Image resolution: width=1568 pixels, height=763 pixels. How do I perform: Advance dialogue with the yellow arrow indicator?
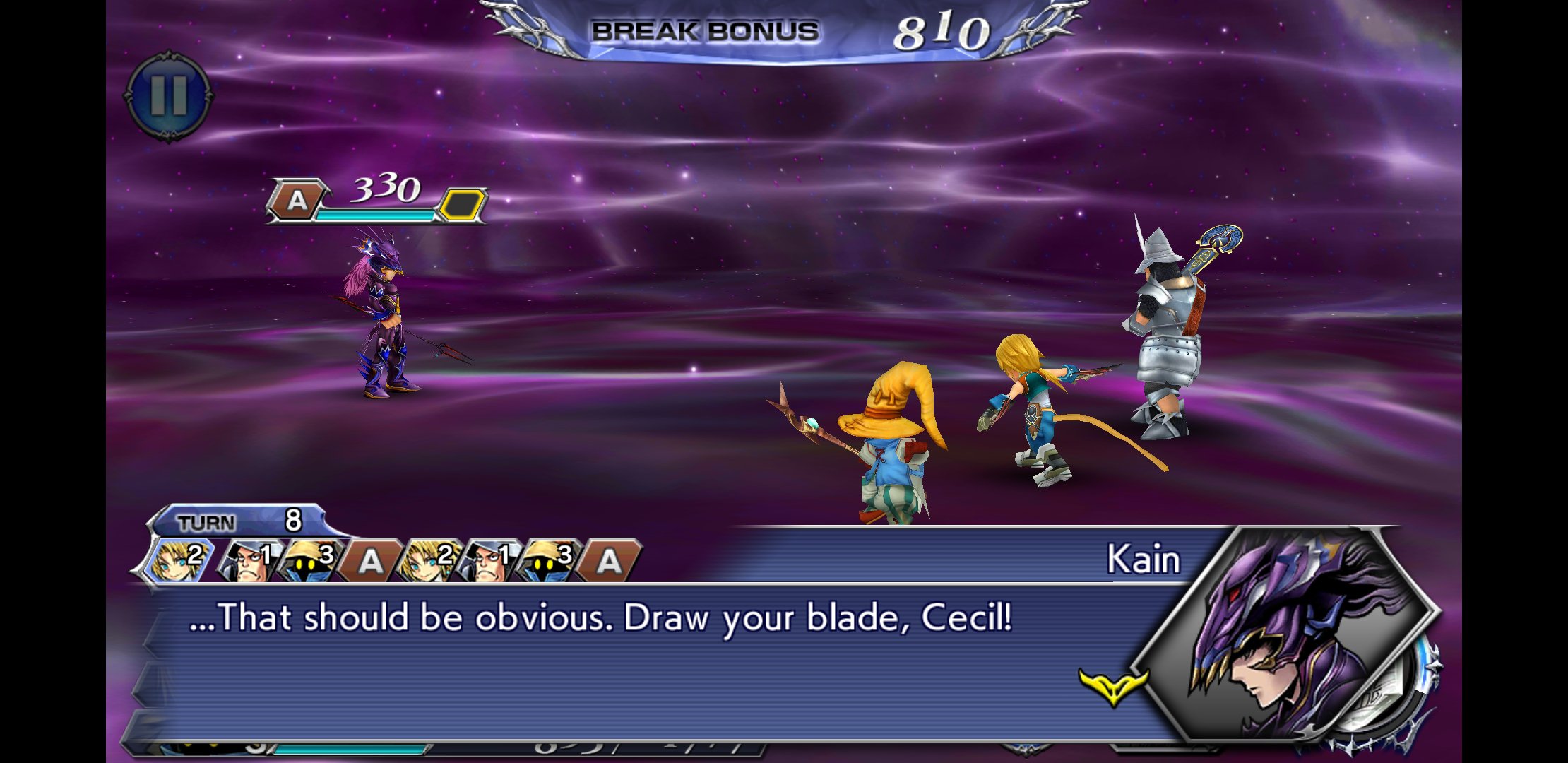tap(1113, 686)
